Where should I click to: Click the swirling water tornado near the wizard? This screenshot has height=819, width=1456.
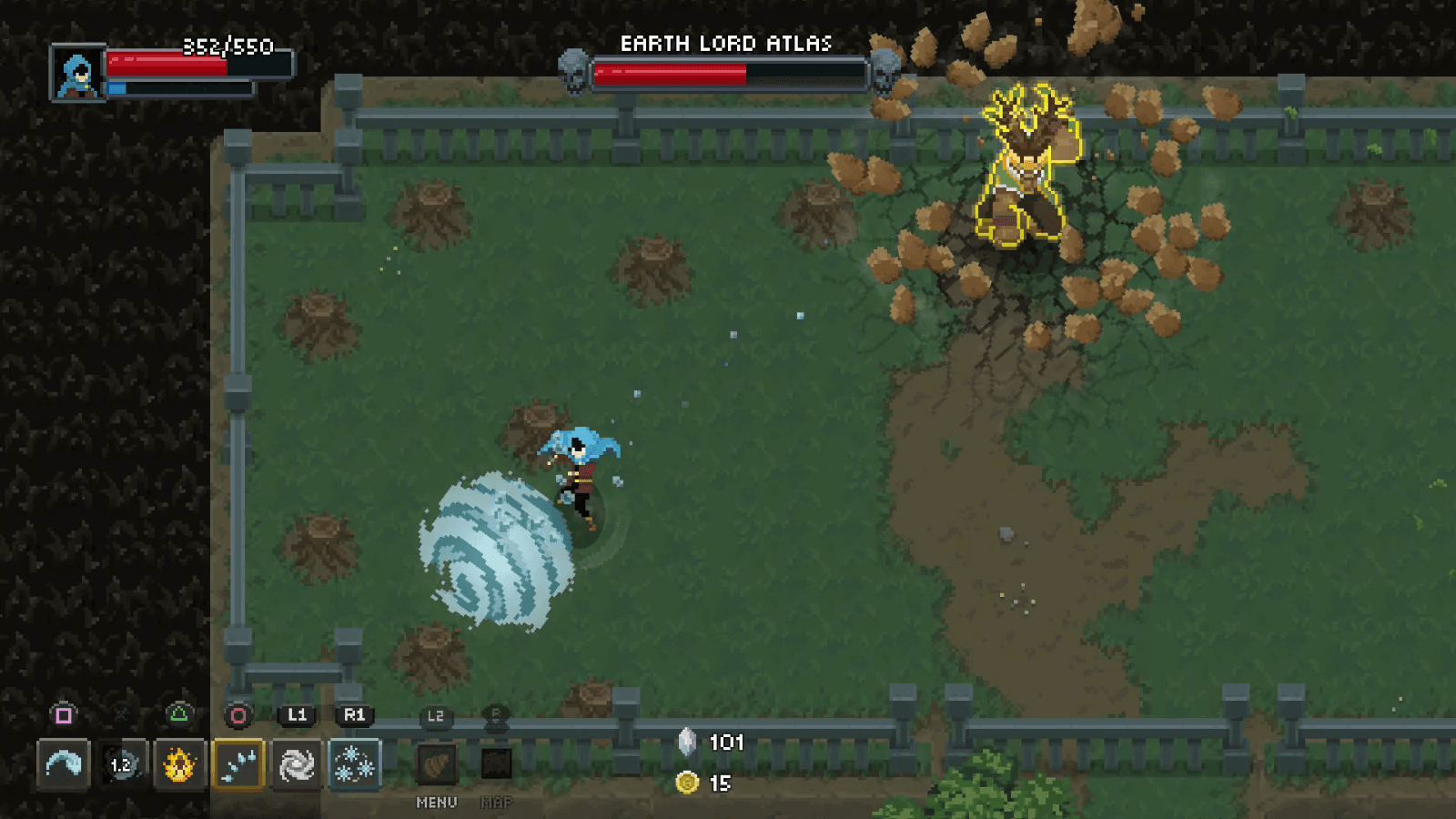[496, 551]
